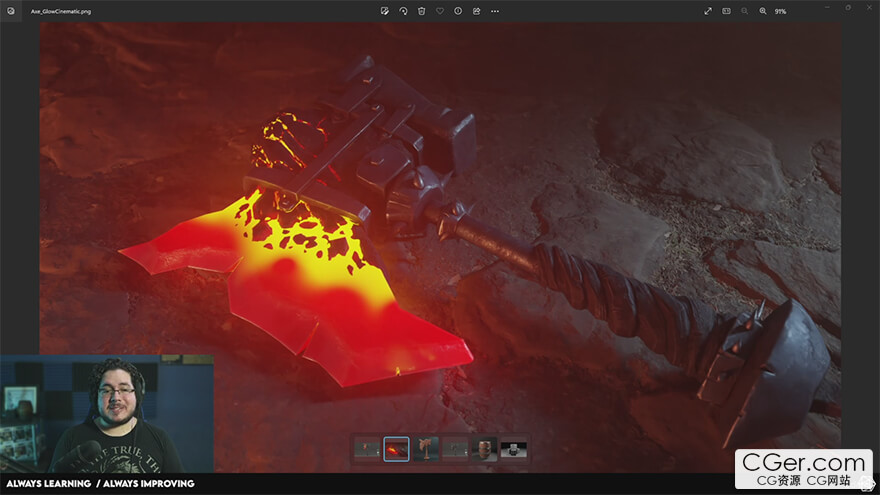Rotate the axe image

pos(403,11)
